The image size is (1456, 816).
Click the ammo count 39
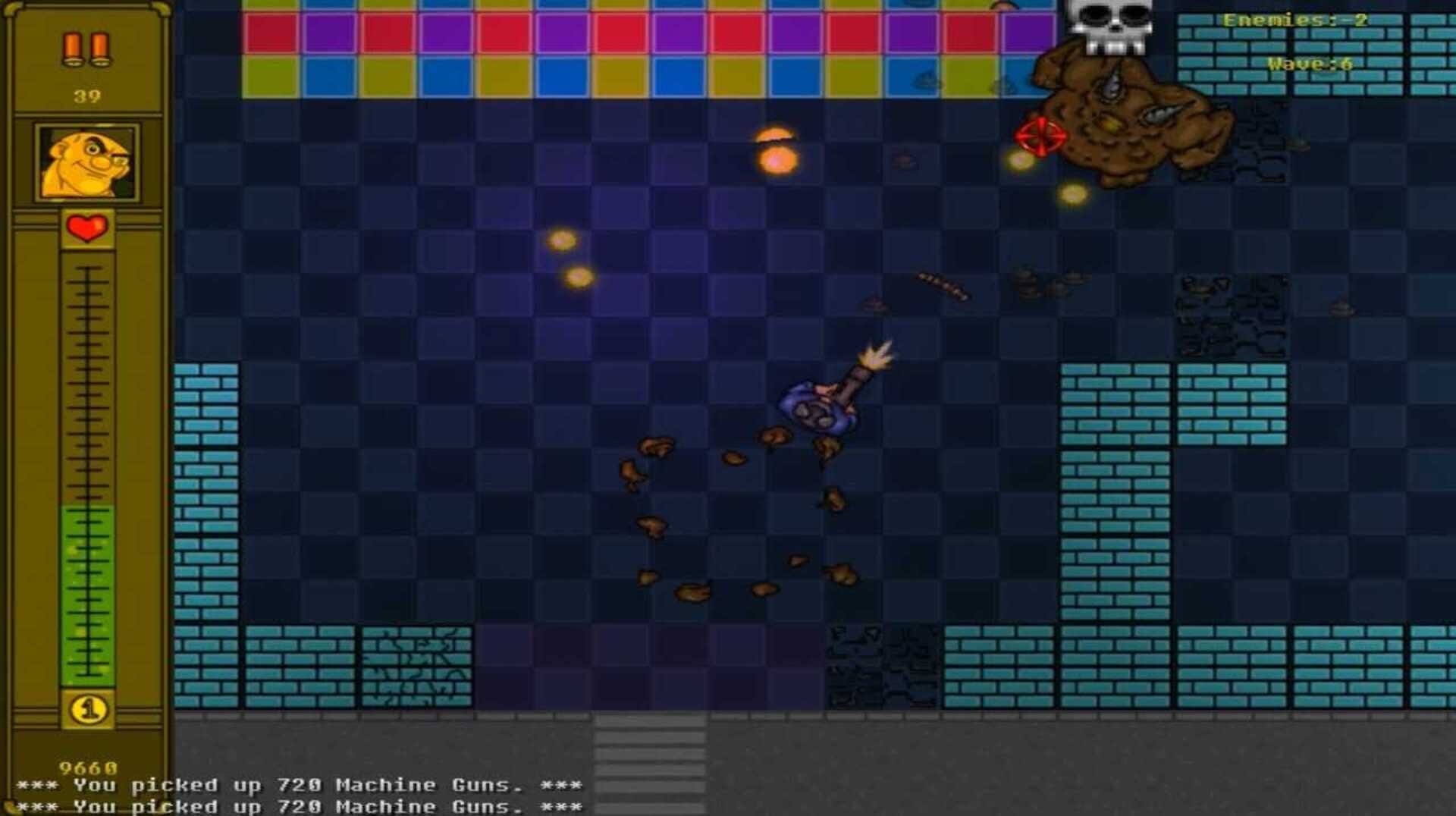[x=86, y=96]
